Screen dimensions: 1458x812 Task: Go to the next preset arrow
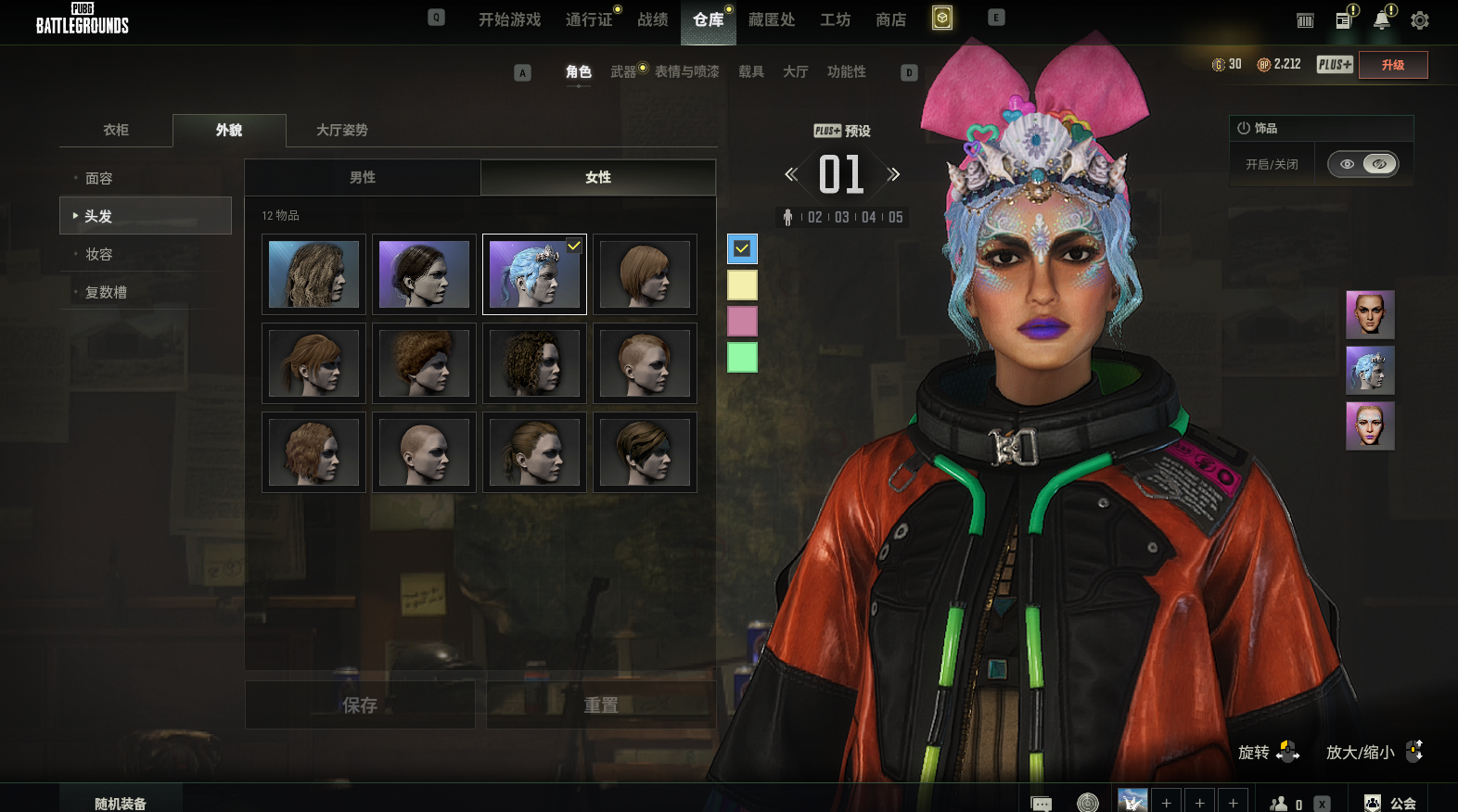pyautogui.click(x=893, y=174)
